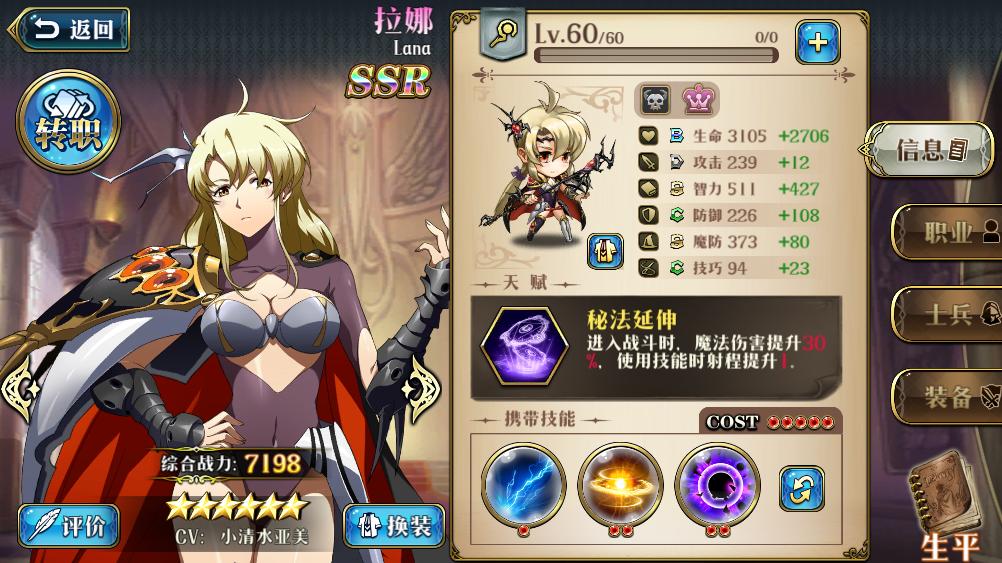Go back with the 返回 button

click(72, 30)
